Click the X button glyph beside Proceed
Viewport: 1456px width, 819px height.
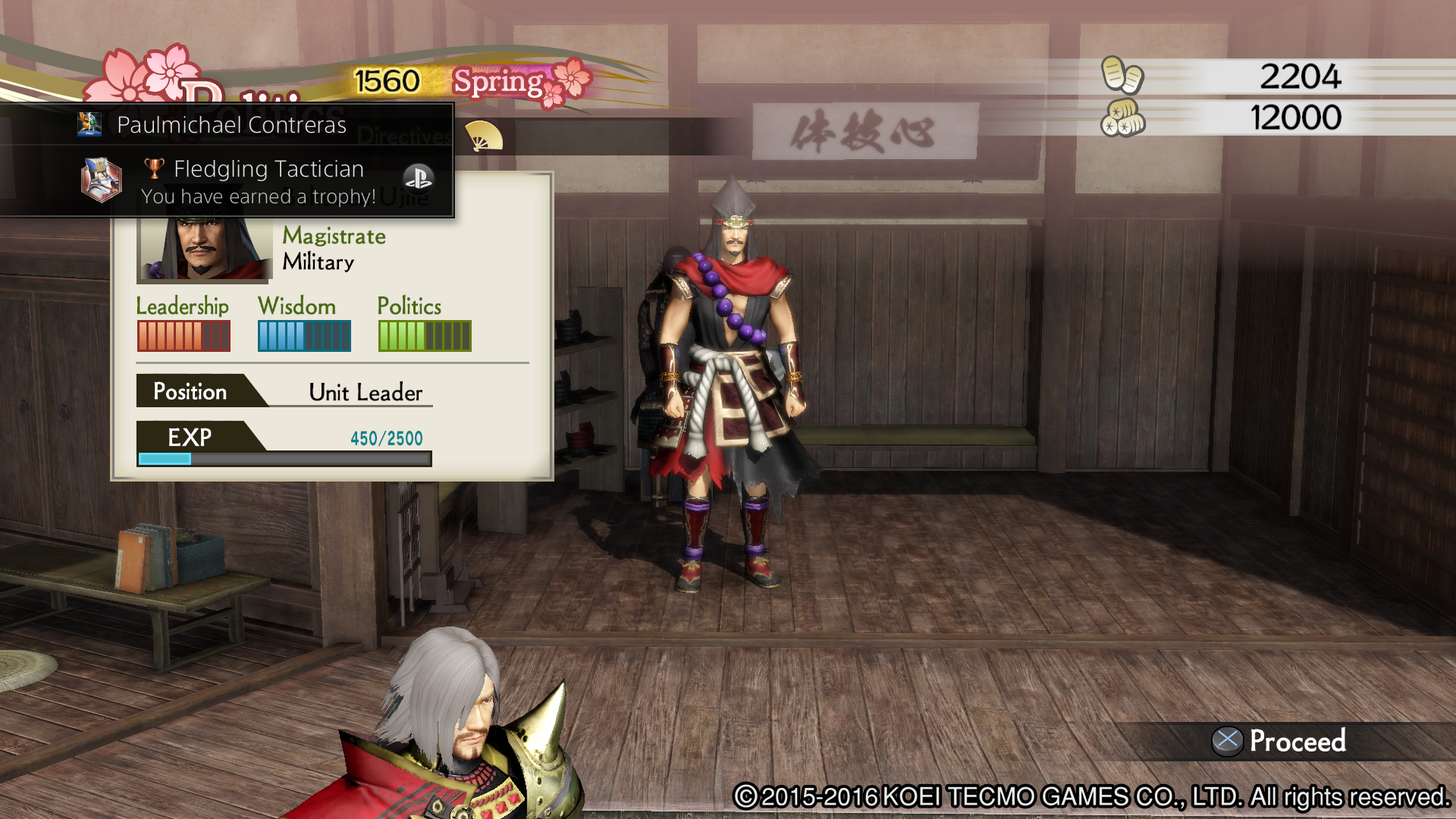pos(1228,741)
